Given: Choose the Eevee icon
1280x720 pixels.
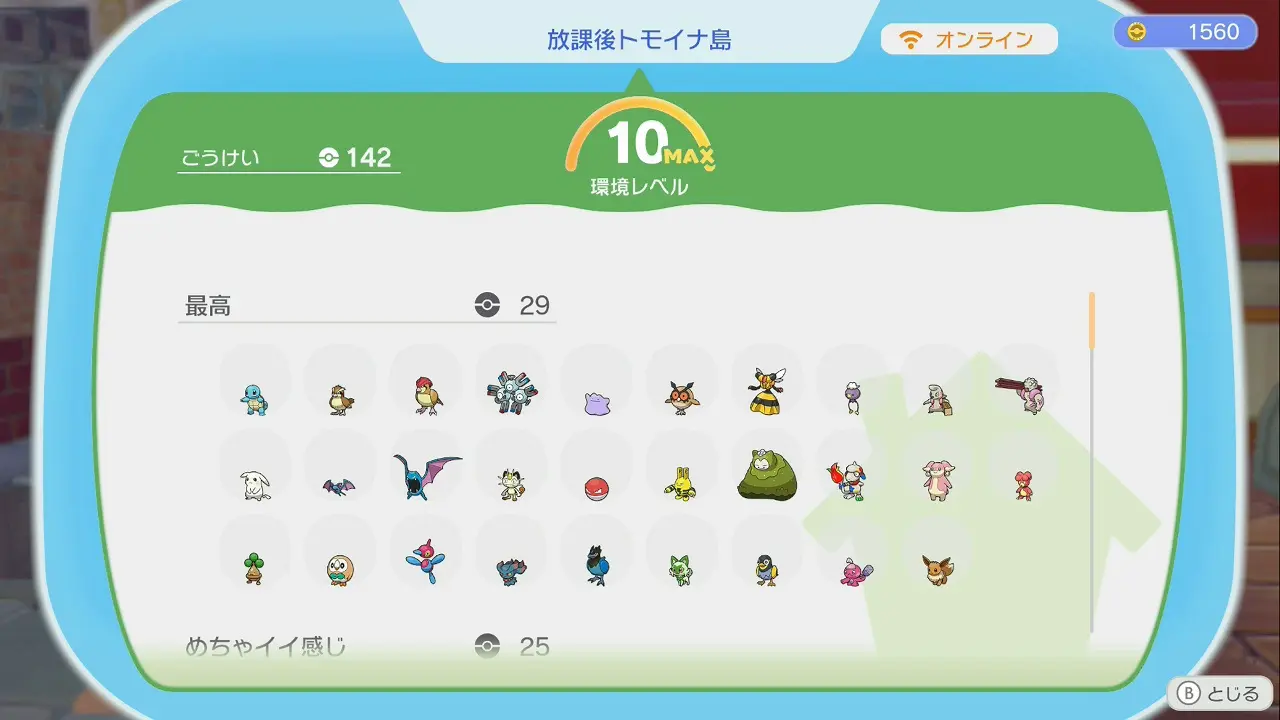Looking at the screenshot, I should (x=937, y=569).
